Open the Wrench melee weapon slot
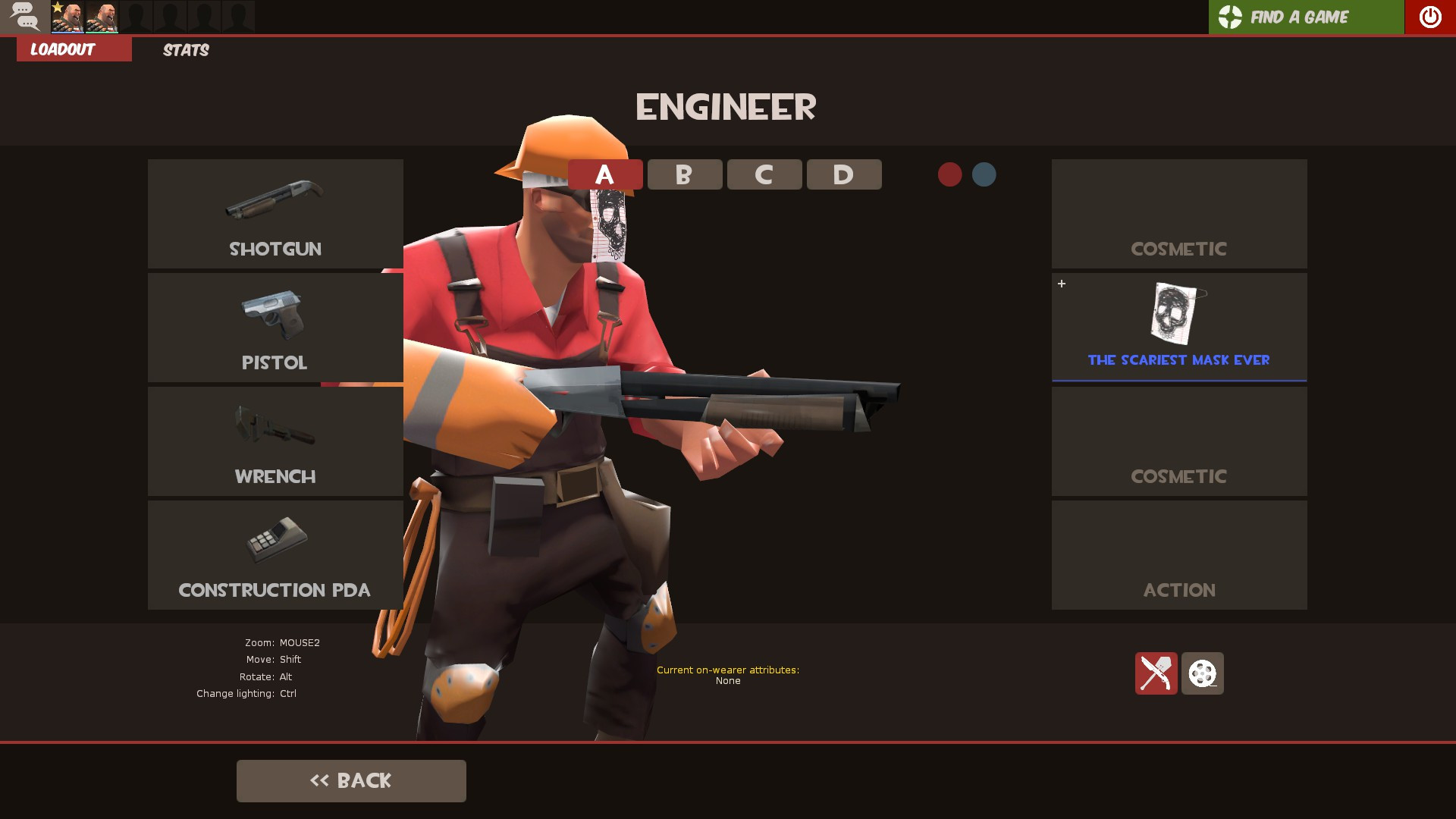The width and height of the screenshot is (1456, 819). click(275, 441)
